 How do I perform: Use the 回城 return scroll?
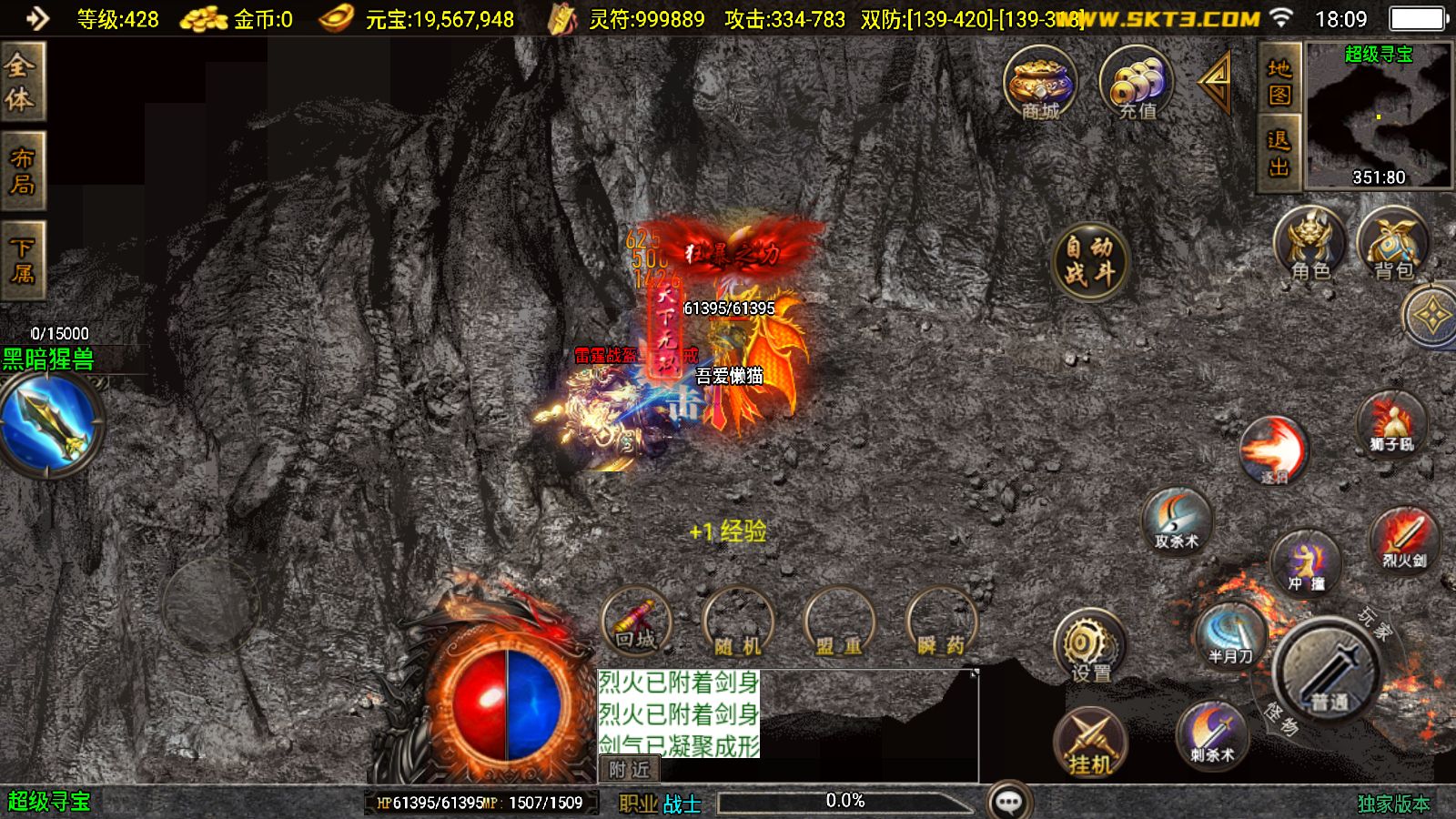click(636, 622)
